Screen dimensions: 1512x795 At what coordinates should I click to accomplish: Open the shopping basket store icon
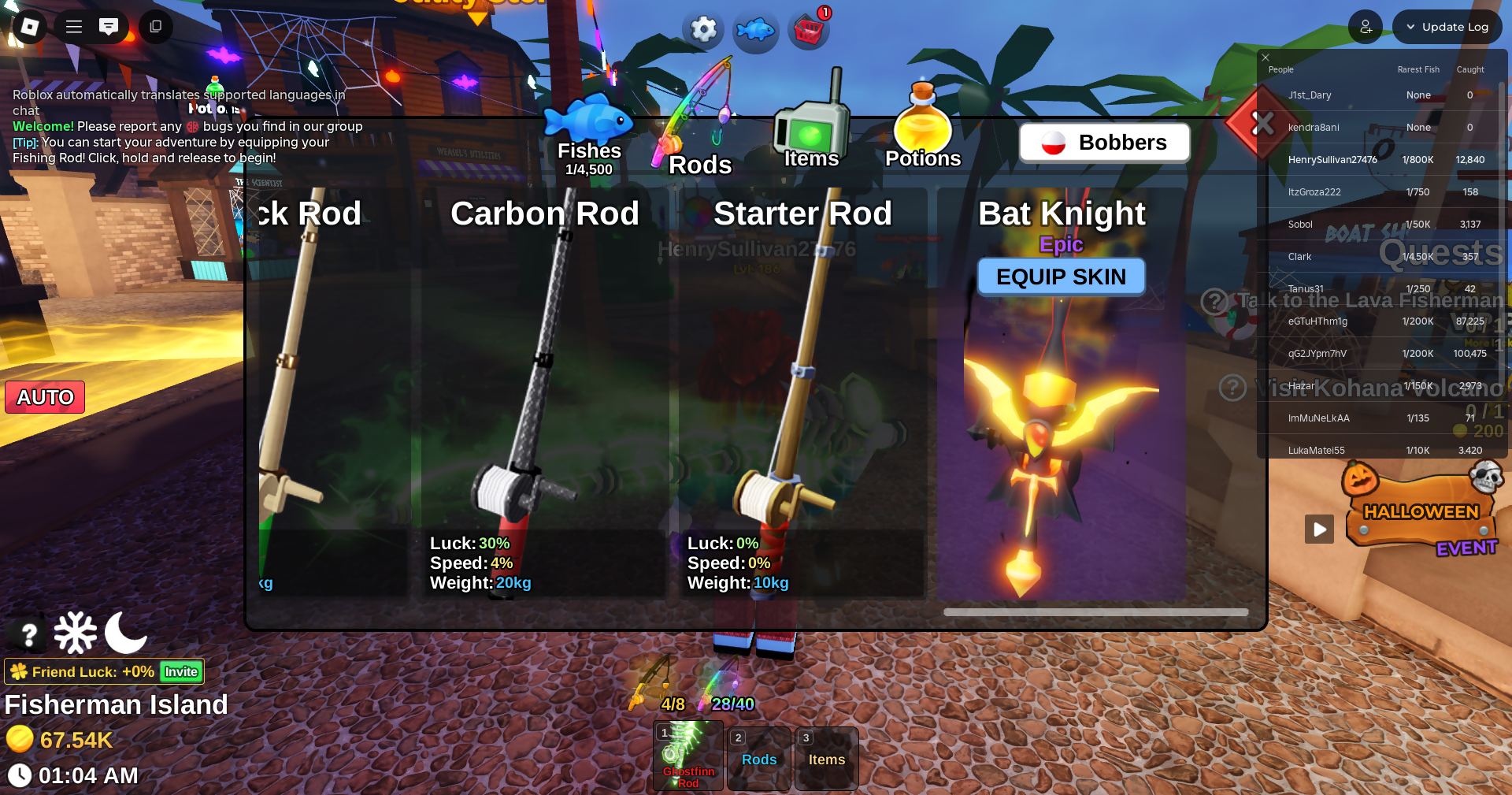coord(809,31)
